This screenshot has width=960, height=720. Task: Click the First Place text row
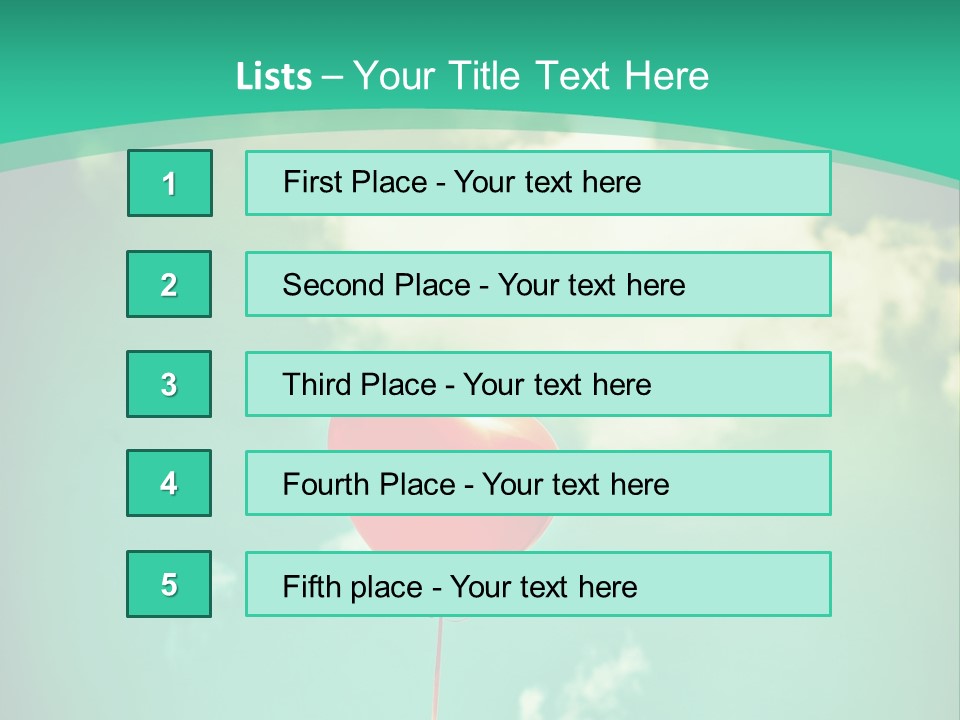[x=538, y=183]
